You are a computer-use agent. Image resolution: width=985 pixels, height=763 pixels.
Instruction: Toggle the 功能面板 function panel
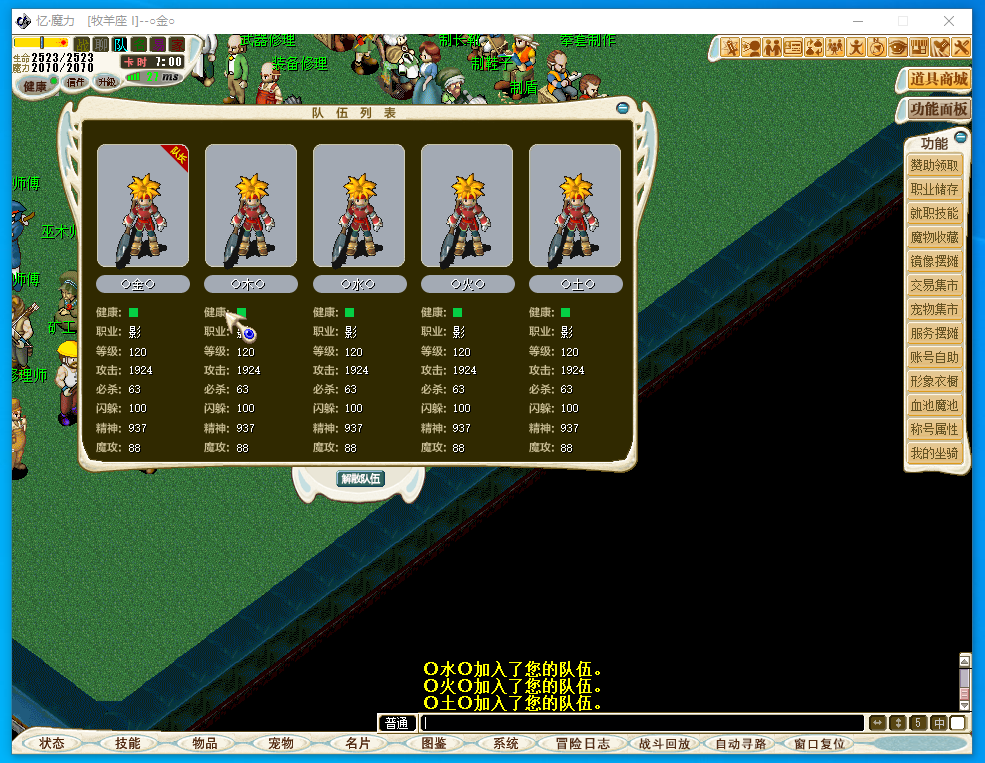click(938, 109)
